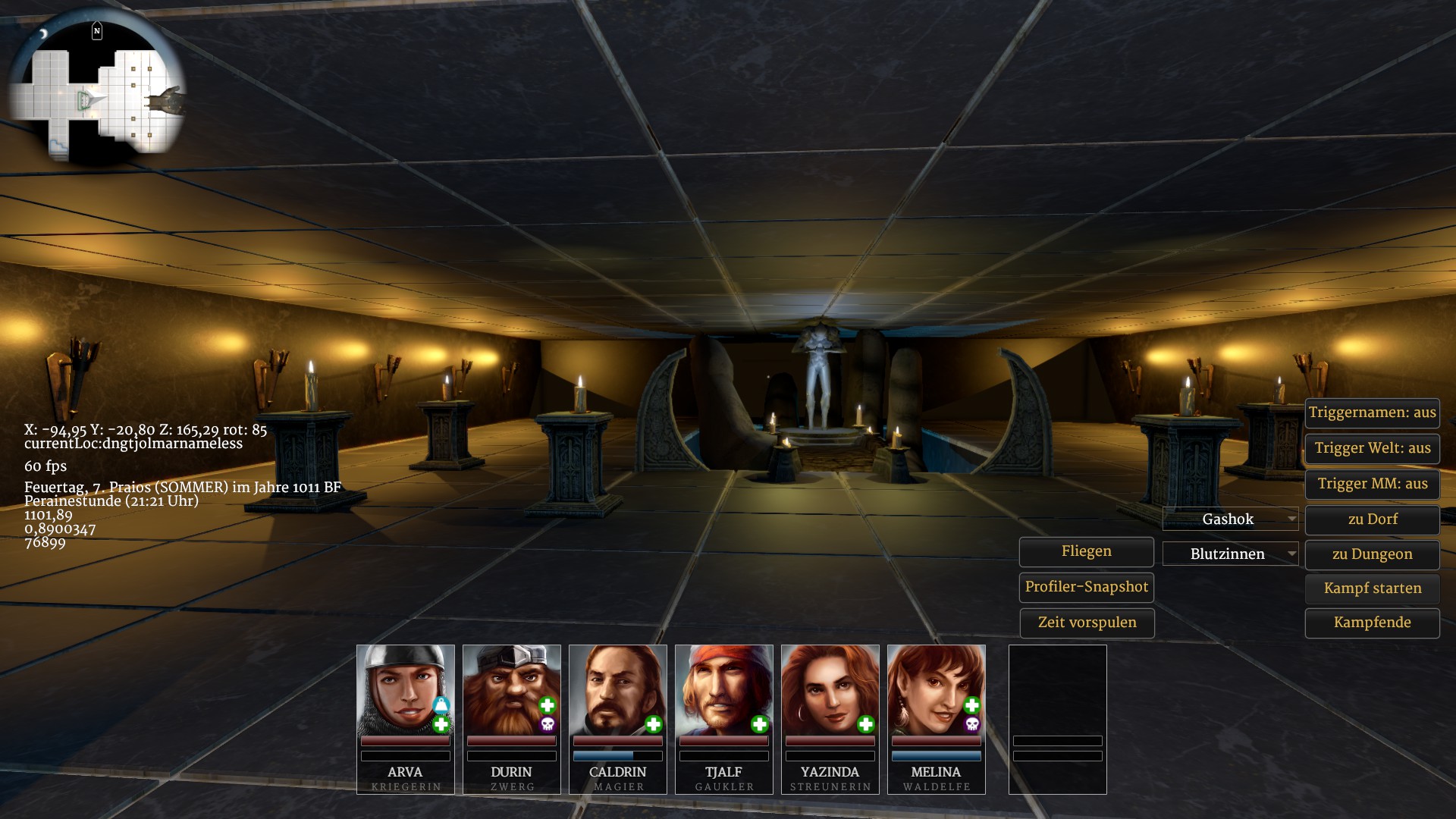Click the zu Dungeon button

1372,554
